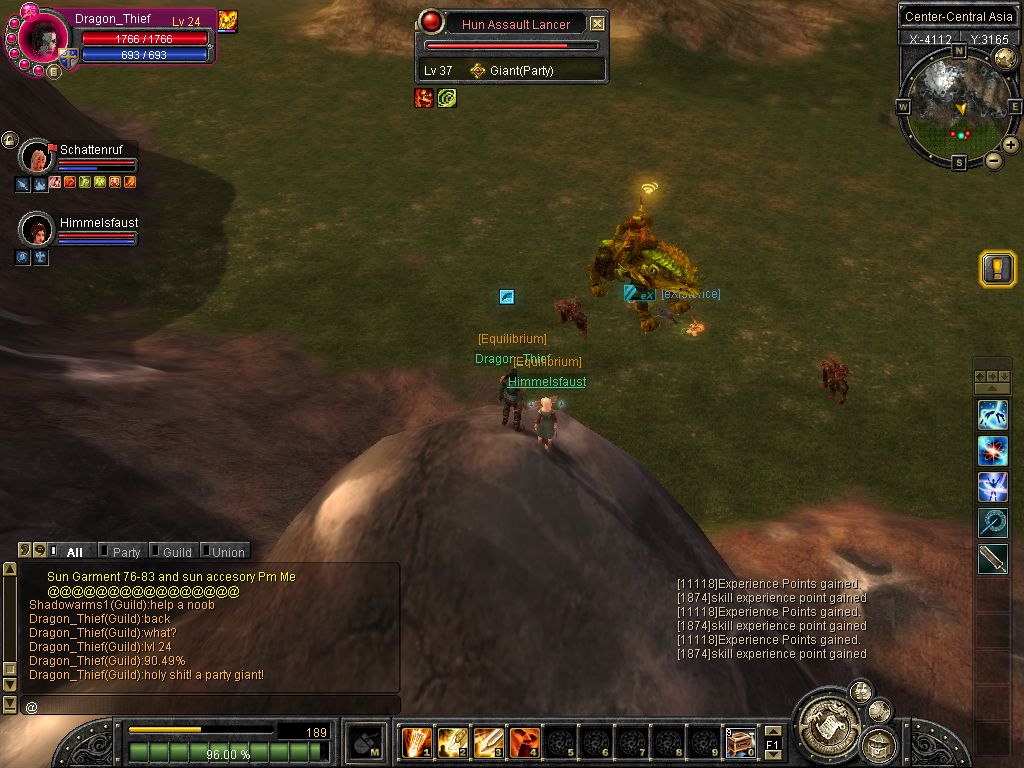The image size is (1024, 768).
Task: Select the chest item in hotbar slot 0
Action: point(739,742)
